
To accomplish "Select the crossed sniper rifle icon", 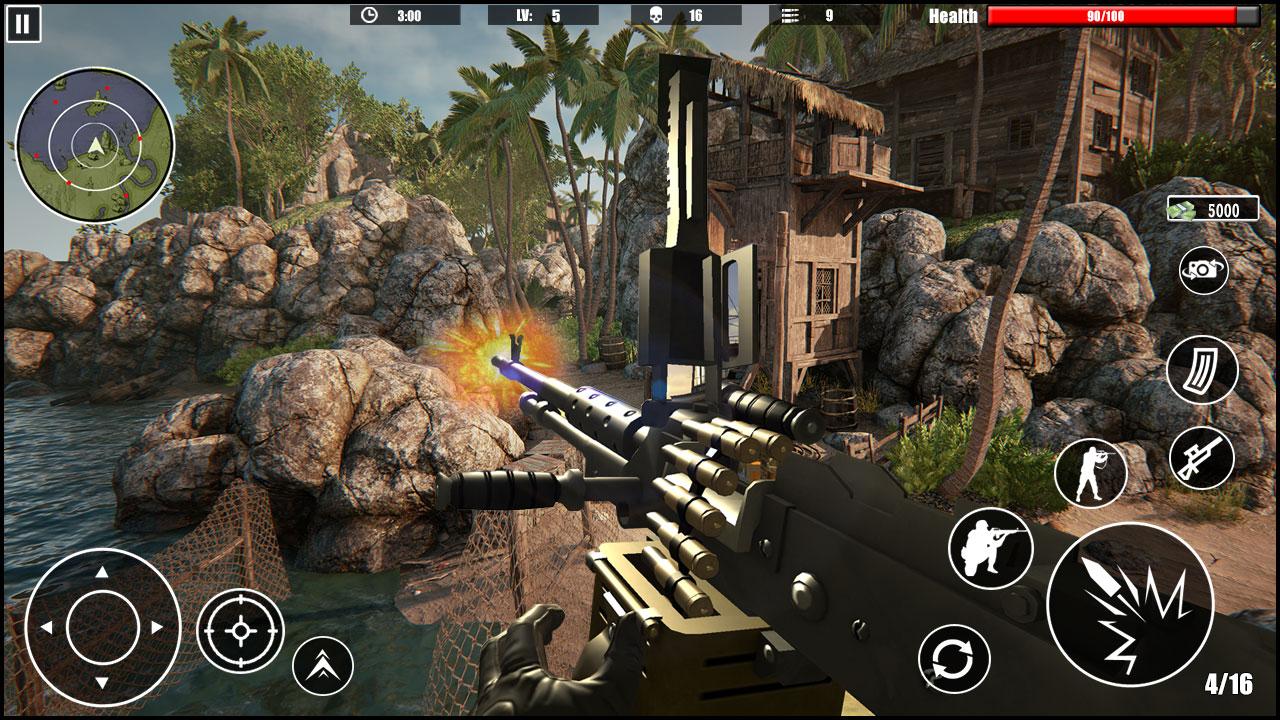I will click(1201, 459).
